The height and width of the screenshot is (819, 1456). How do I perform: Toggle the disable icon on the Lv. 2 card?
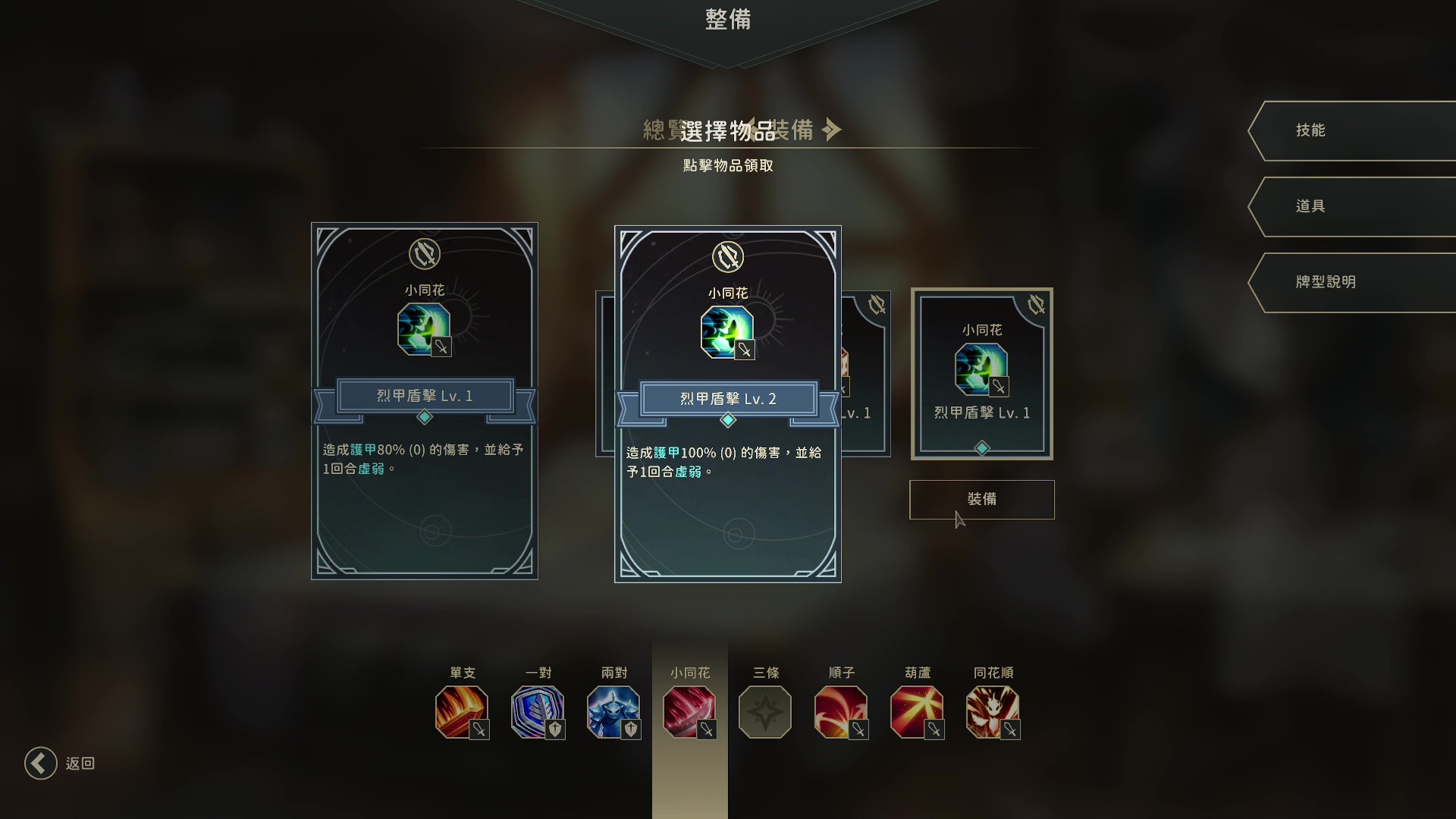pyautogui.click(x=728, y=258)
